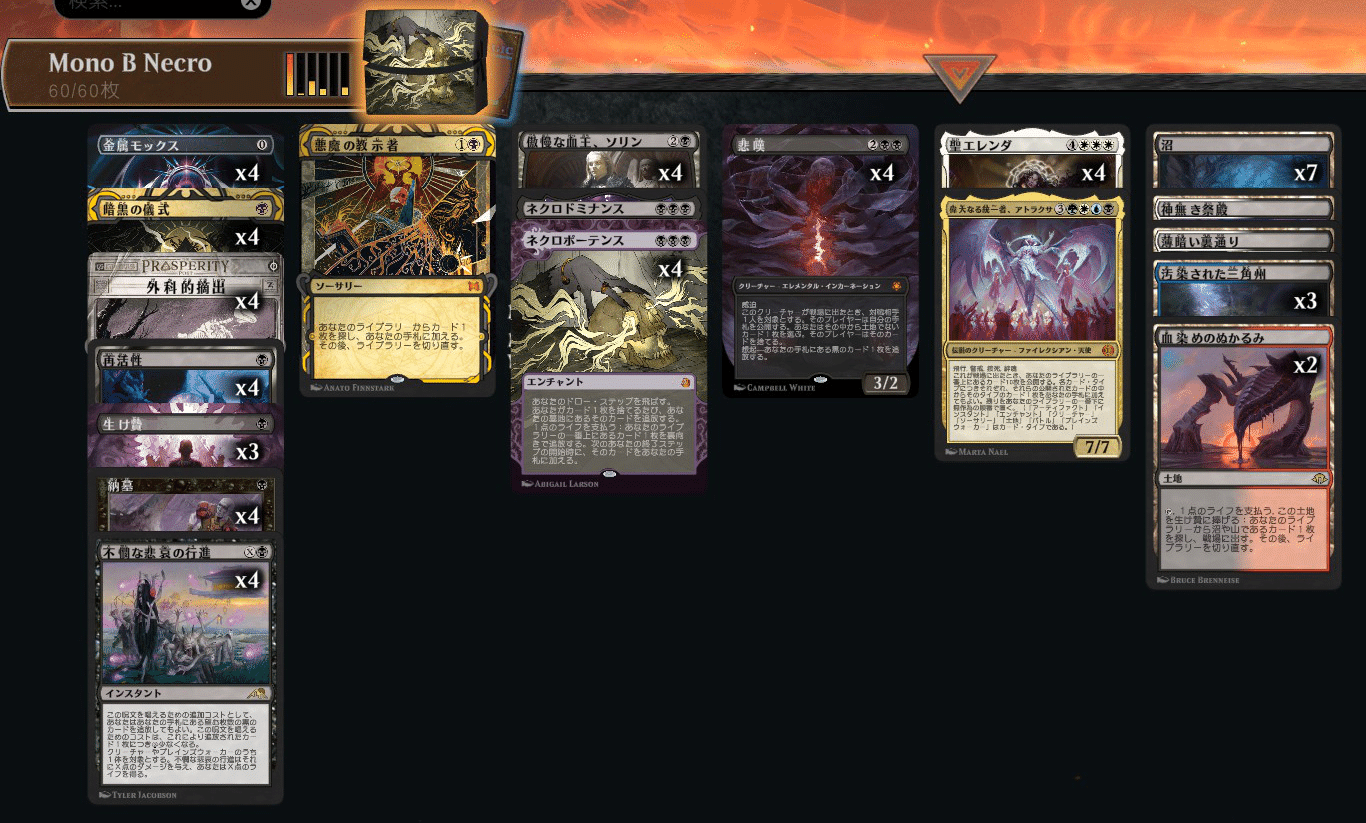Select the deck name Mono B Necro

coord(128,63)
